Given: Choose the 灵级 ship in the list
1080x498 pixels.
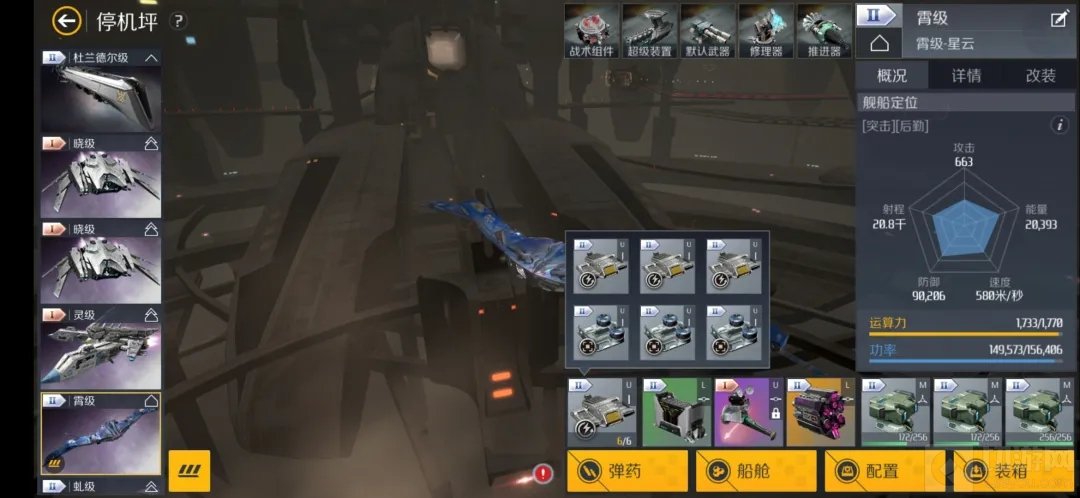Looking at the screenshot, I should coord(100,348).
